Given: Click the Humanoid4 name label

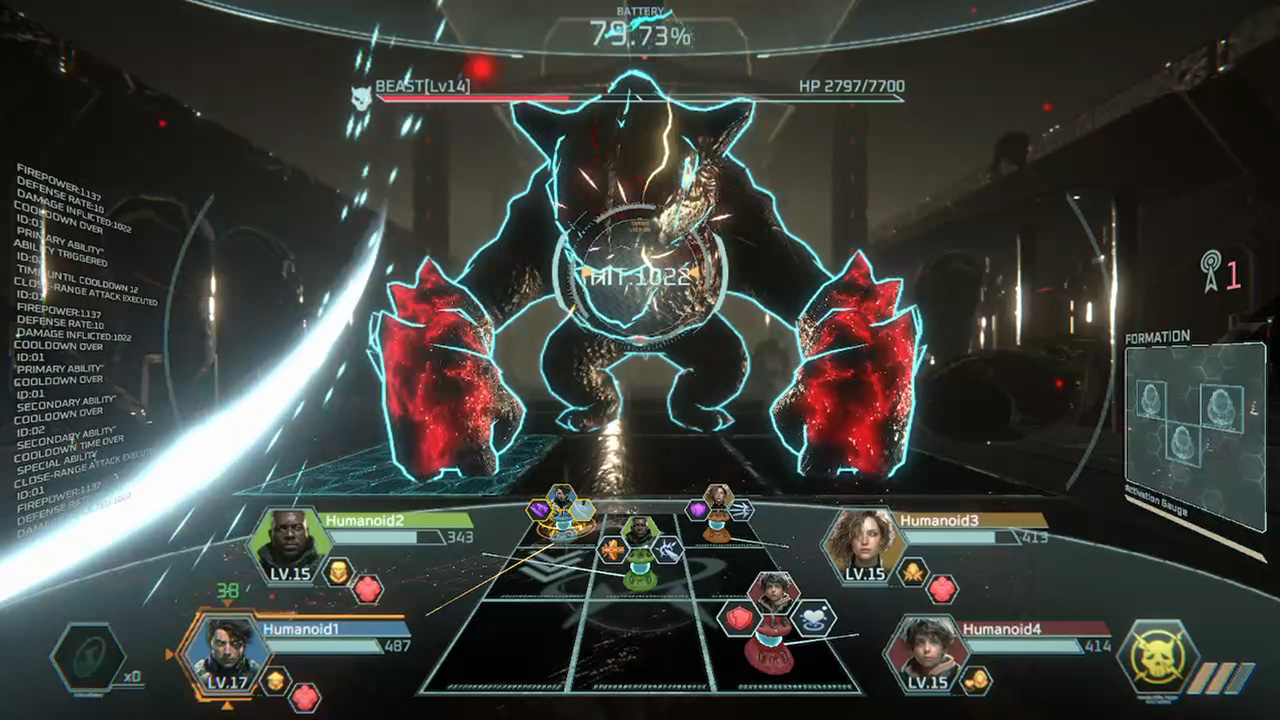Looking at the screenshot, I should tap(1000, 630).
